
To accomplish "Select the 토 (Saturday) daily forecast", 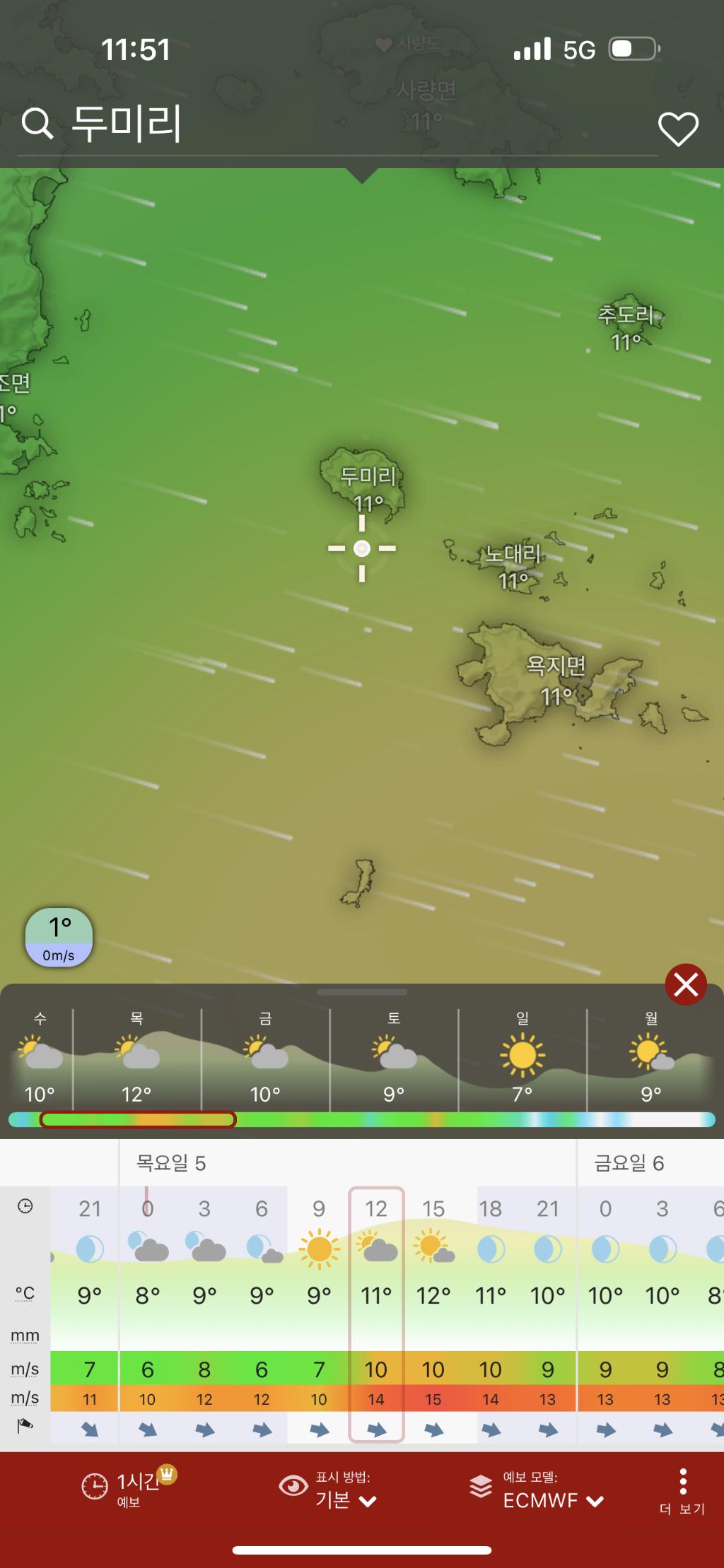I will (x=394, y=1058).
